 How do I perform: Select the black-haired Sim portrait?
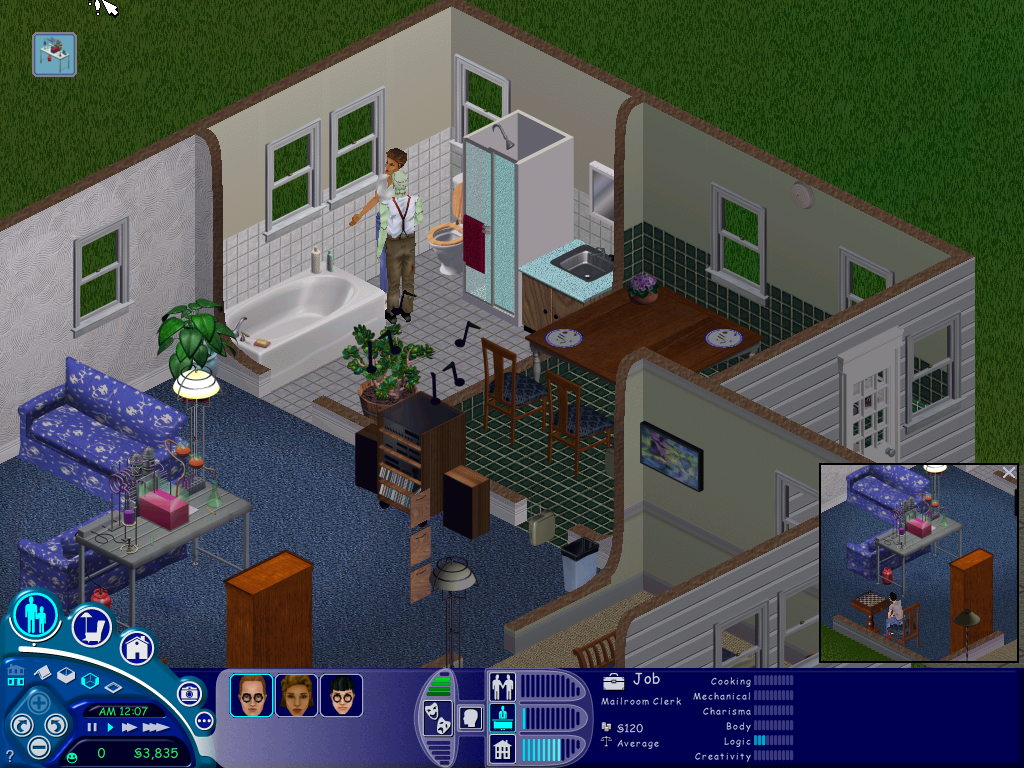pos(341,695)
